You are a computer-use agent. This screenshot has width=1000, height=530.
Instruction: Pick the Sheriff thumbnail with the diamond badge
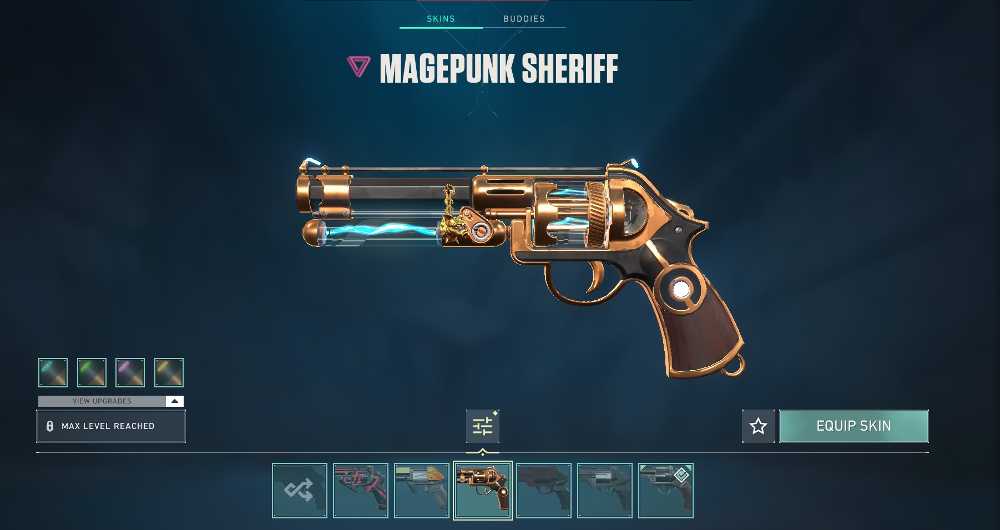pos(665,490)
